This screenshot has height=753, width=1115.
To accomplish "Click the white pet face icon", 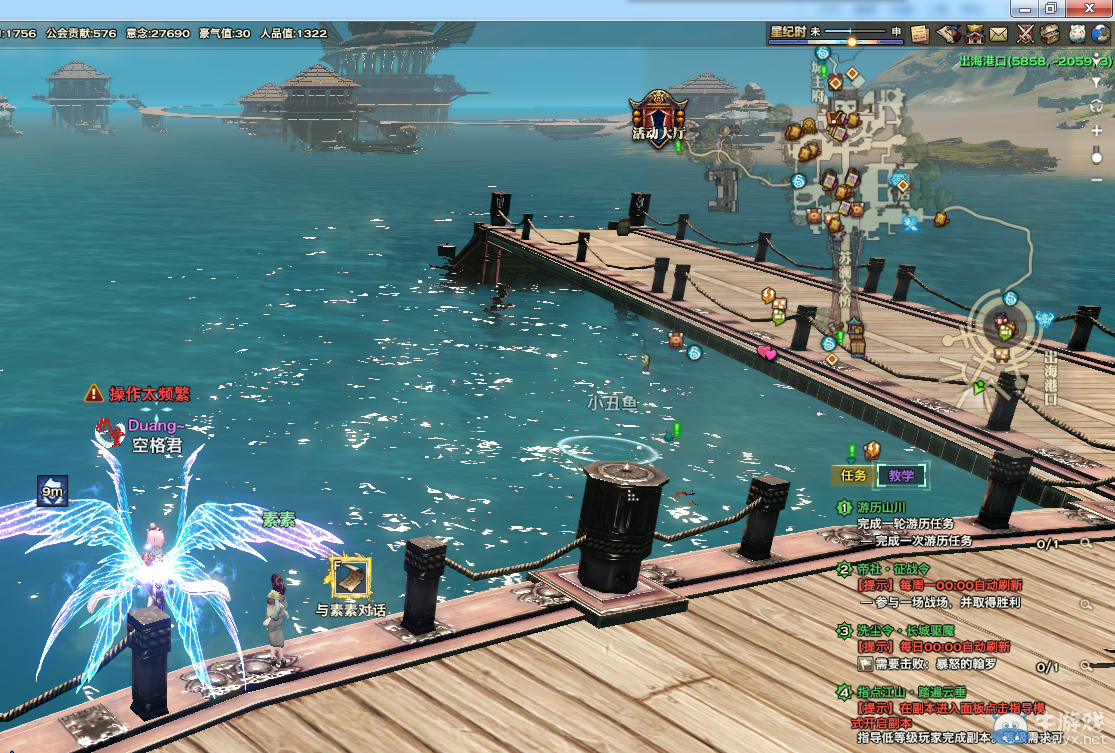I will [x=1077, y=33].
